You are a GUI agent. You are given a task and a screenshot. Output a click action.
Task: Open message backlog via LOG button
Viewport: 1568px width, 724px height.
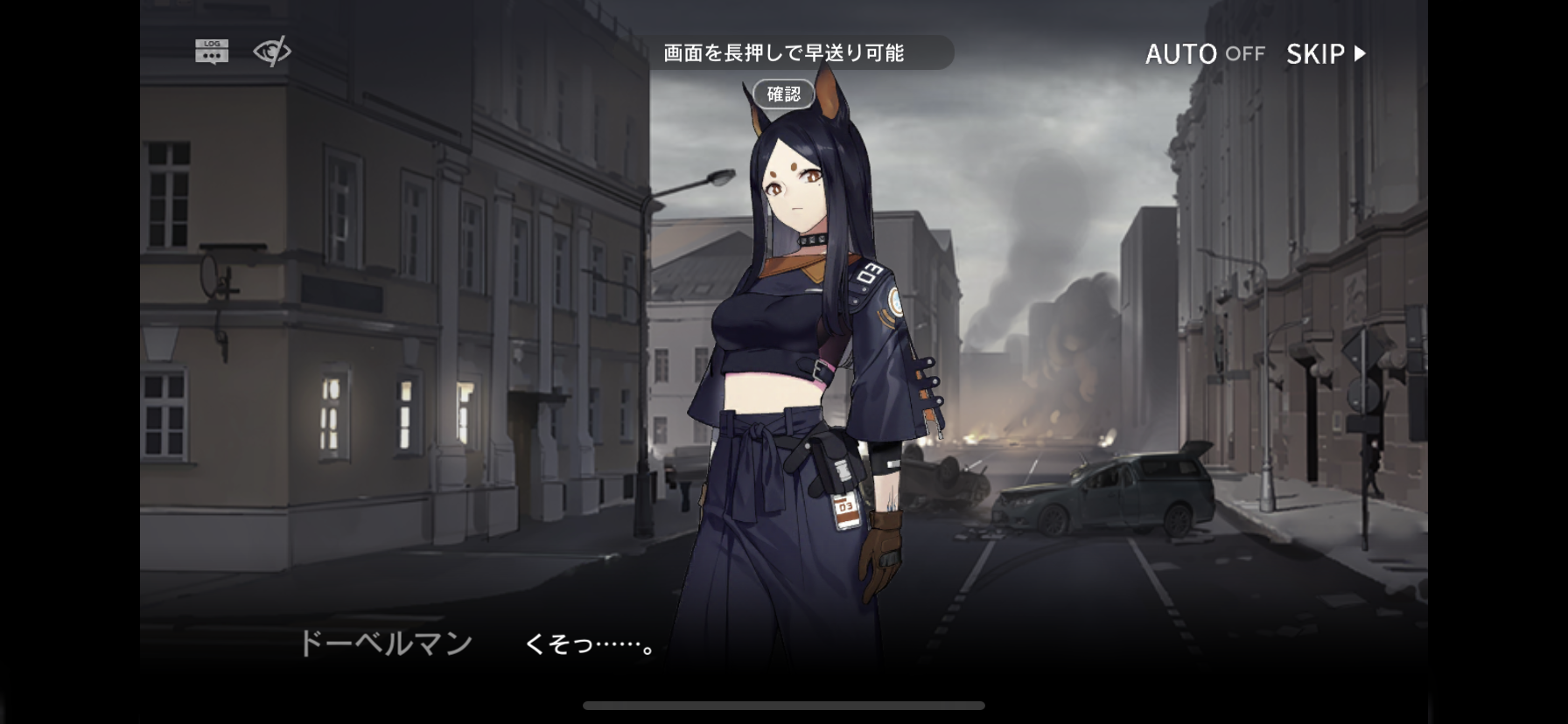(211, 50)
